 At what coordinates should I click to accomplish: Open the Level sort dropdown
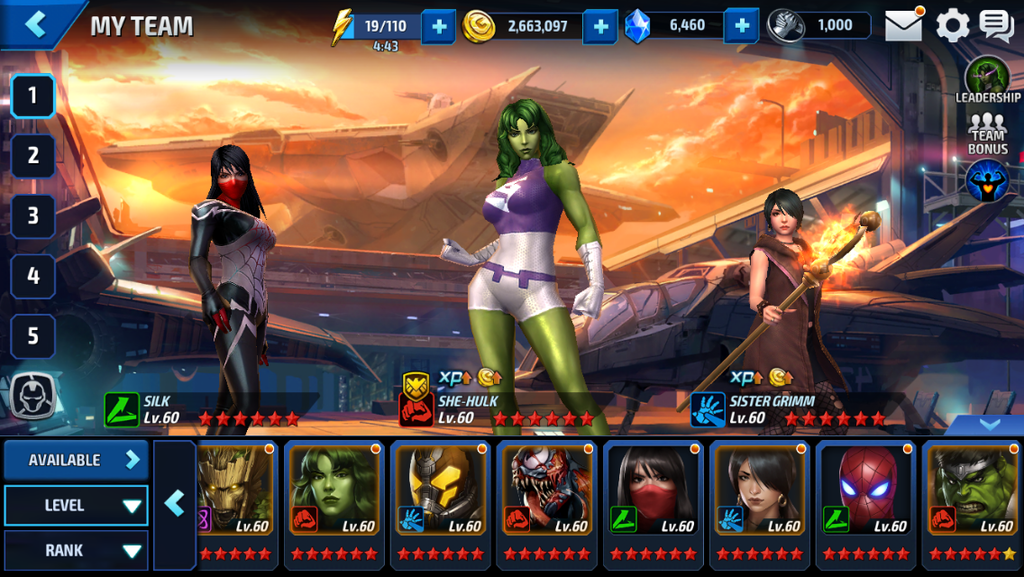pos(76,506)
